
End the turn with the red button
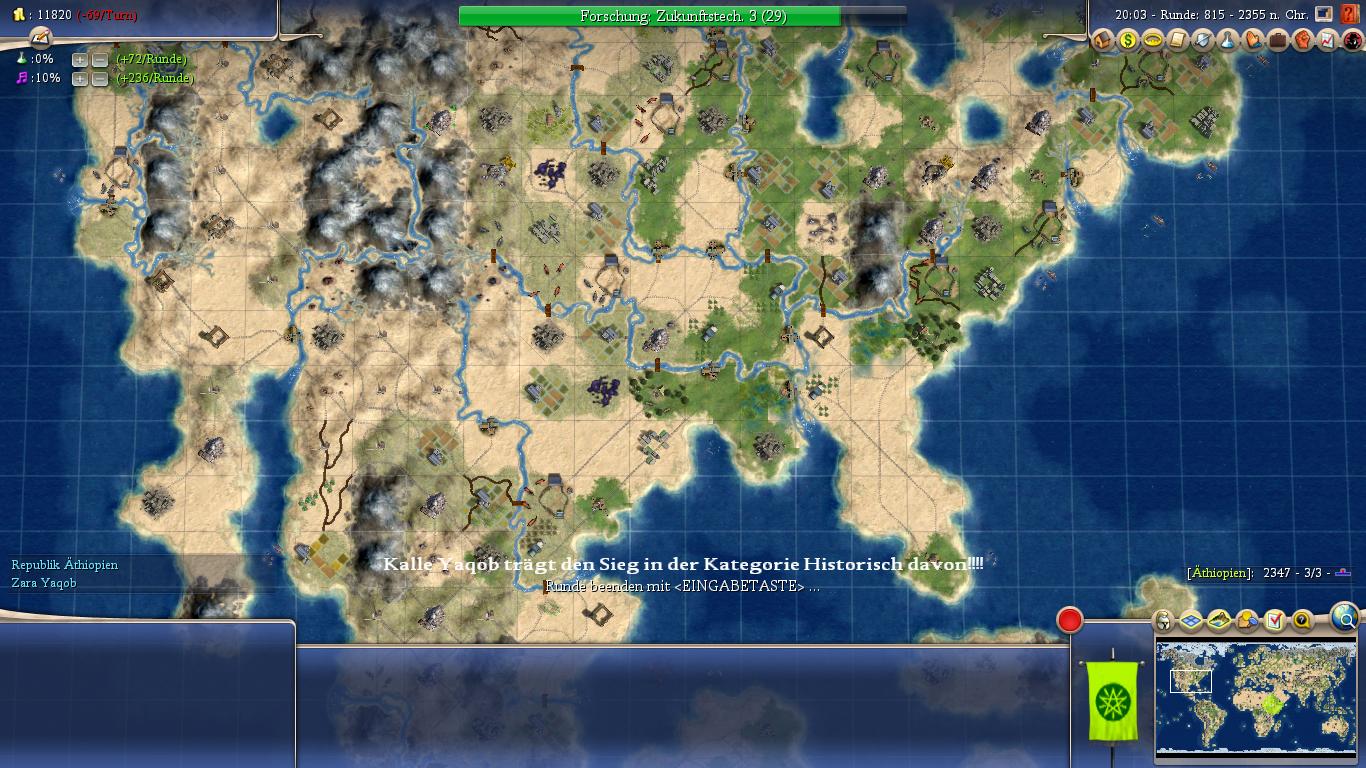[1069, 621]
